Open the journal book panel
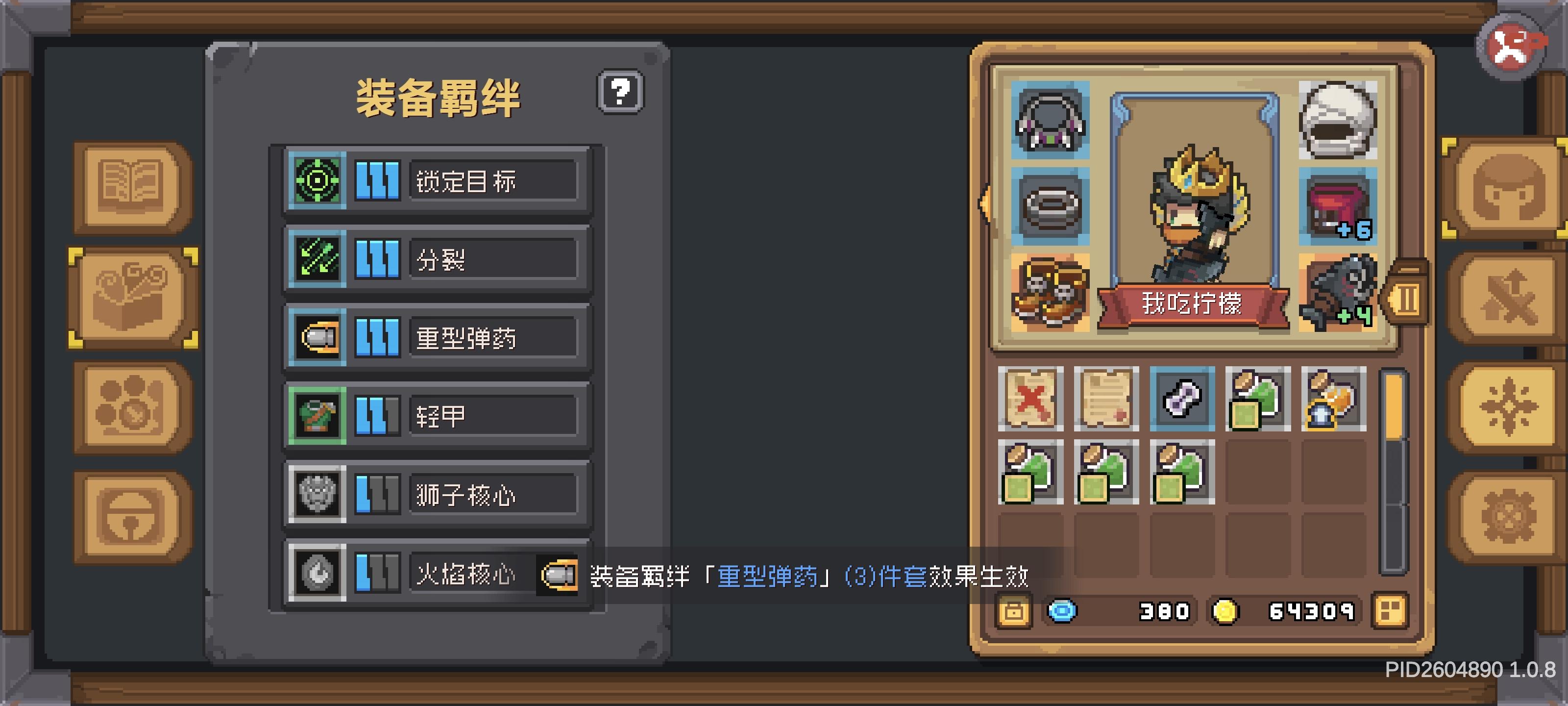This screenshot has width=1568, height=706. click(130, 186)
